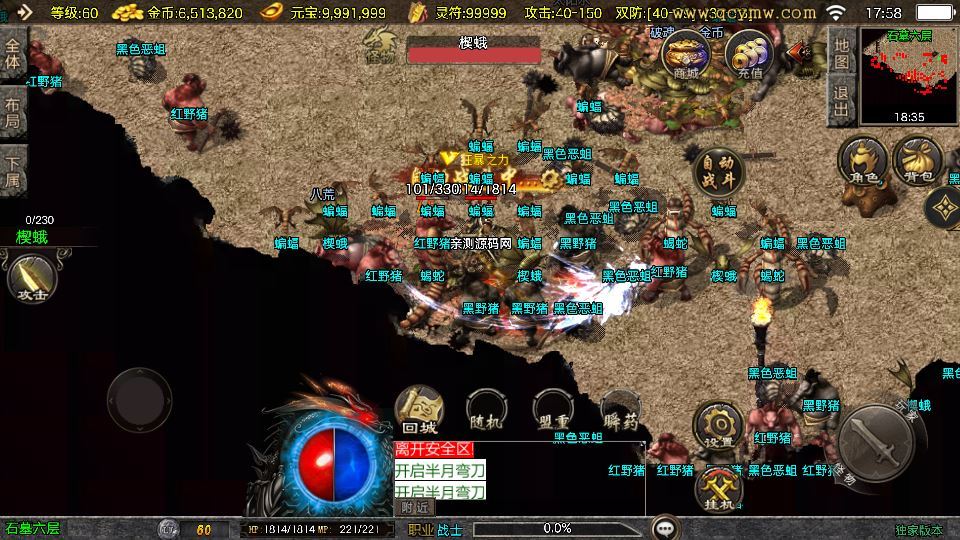Image resolution: width=960 pixels, height=540 pixels.
Task: Open the 充值 recharge screen
Action: pos(749,54)
